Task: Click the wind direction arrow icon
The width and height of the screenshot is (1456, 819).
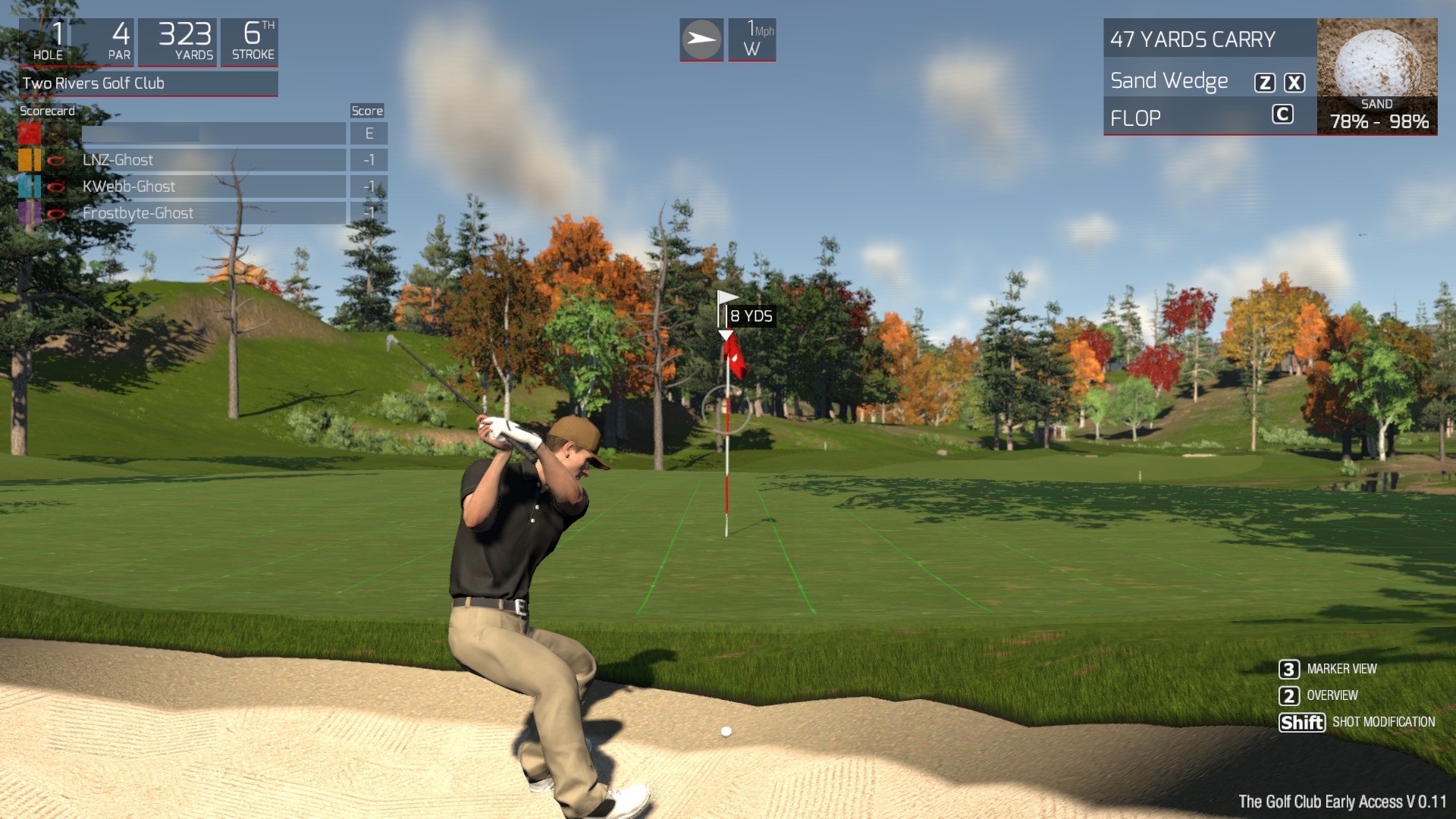Action: click(x=701, y=39)
